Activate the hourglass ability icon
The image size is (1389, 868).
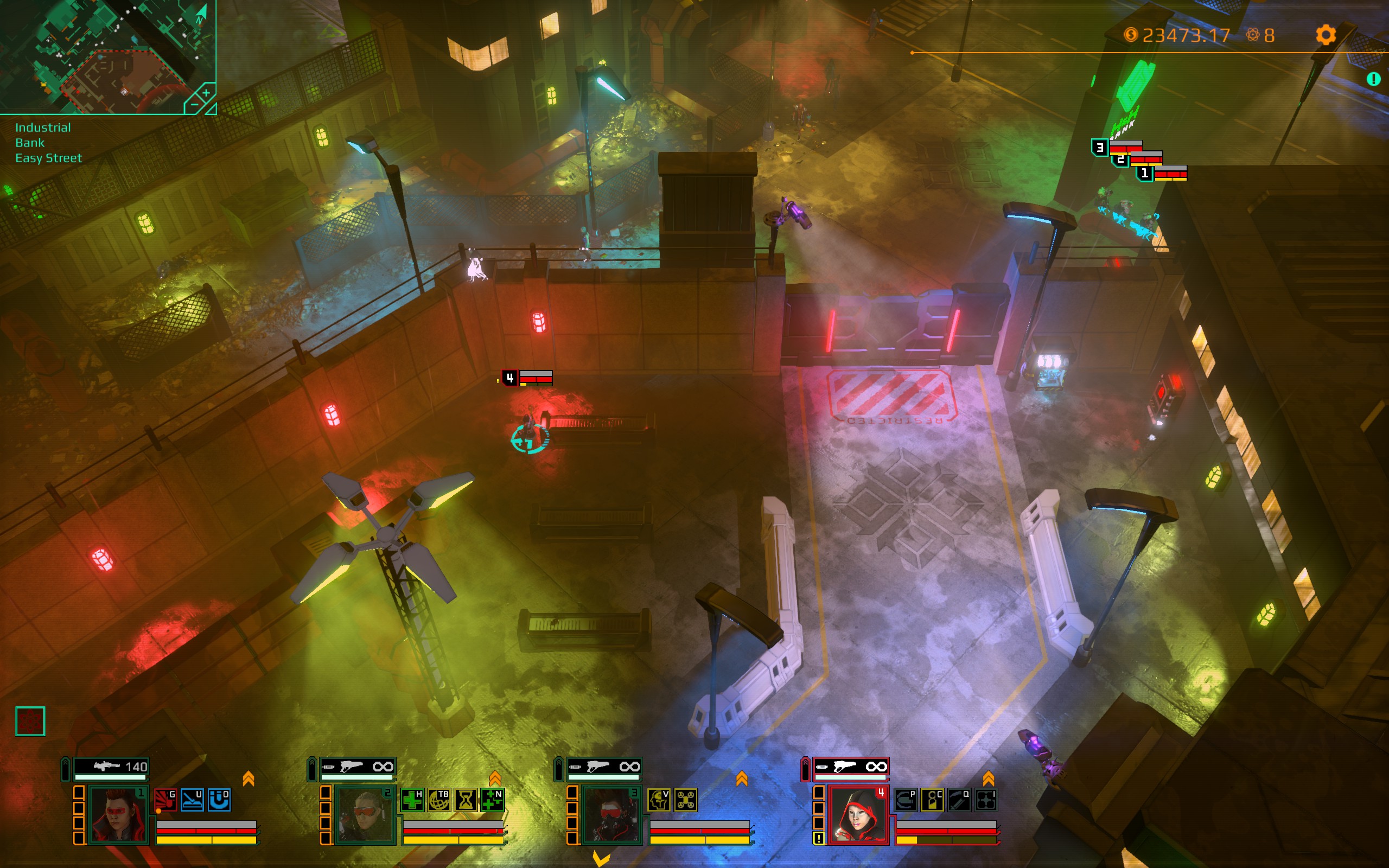(466, 800)
